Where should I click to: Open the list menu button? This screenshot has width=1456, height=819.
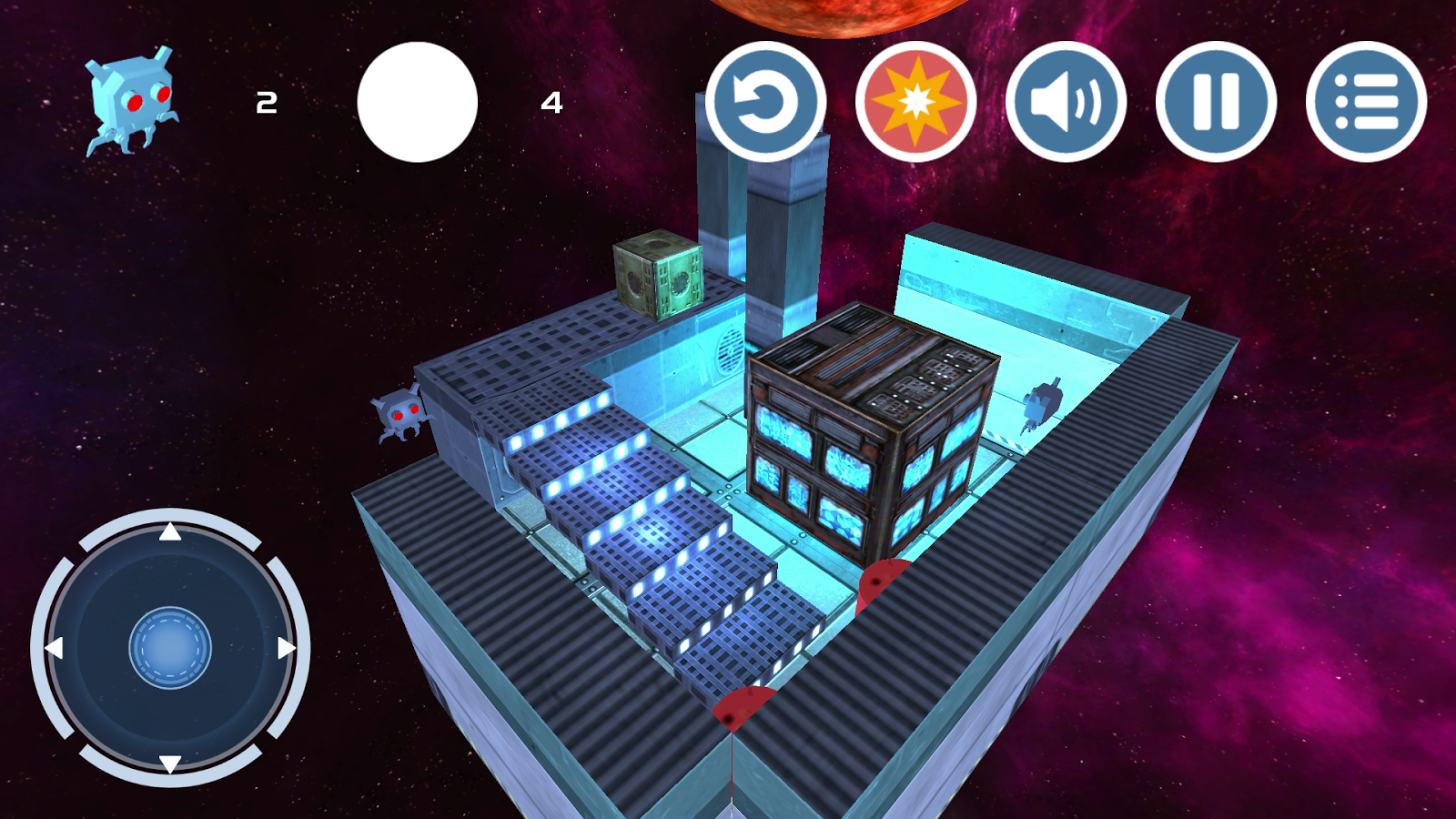[1366, 102]
